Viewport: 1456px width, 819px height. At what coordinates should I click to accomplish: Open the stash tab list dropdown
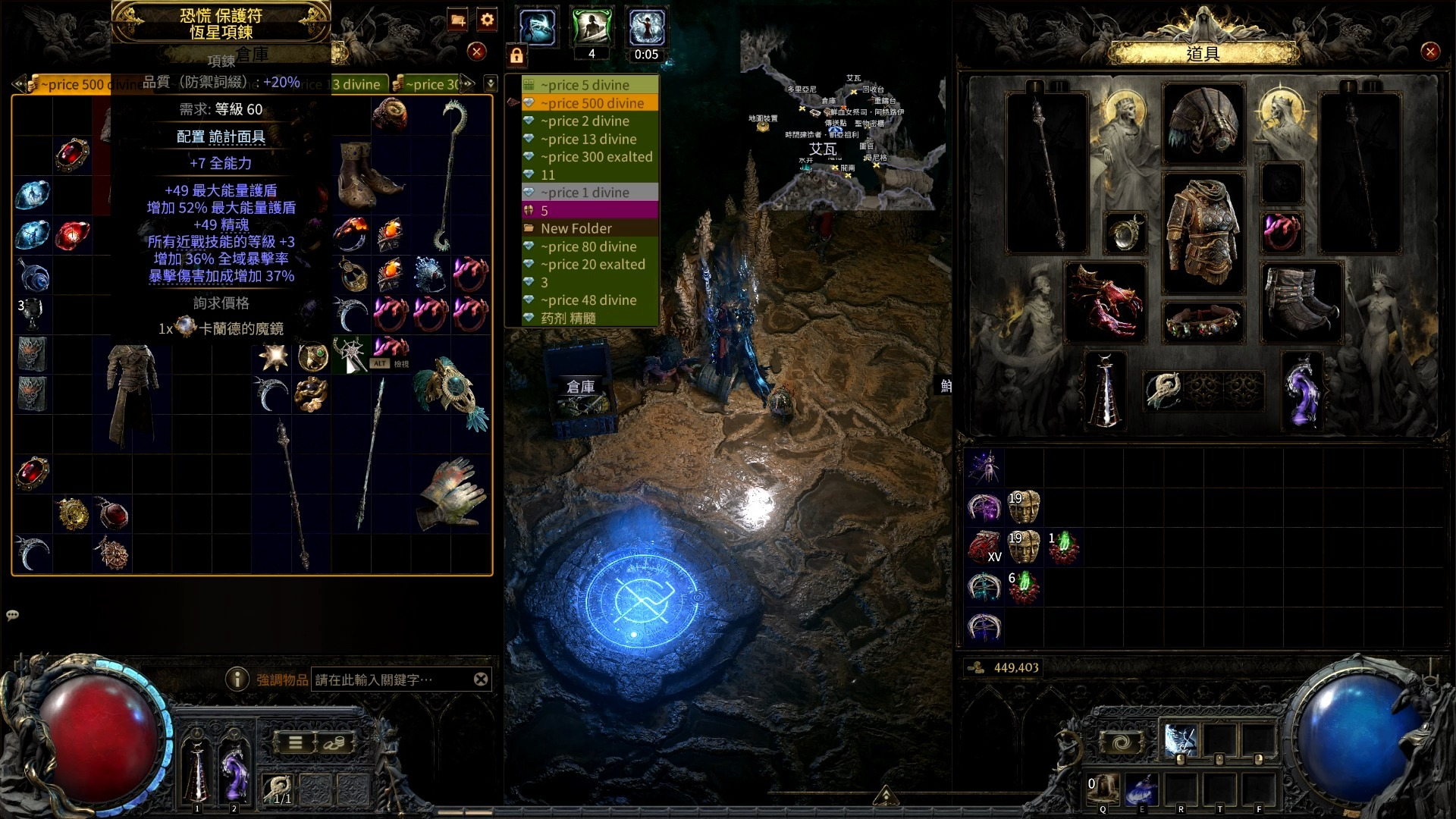point(491,83)
